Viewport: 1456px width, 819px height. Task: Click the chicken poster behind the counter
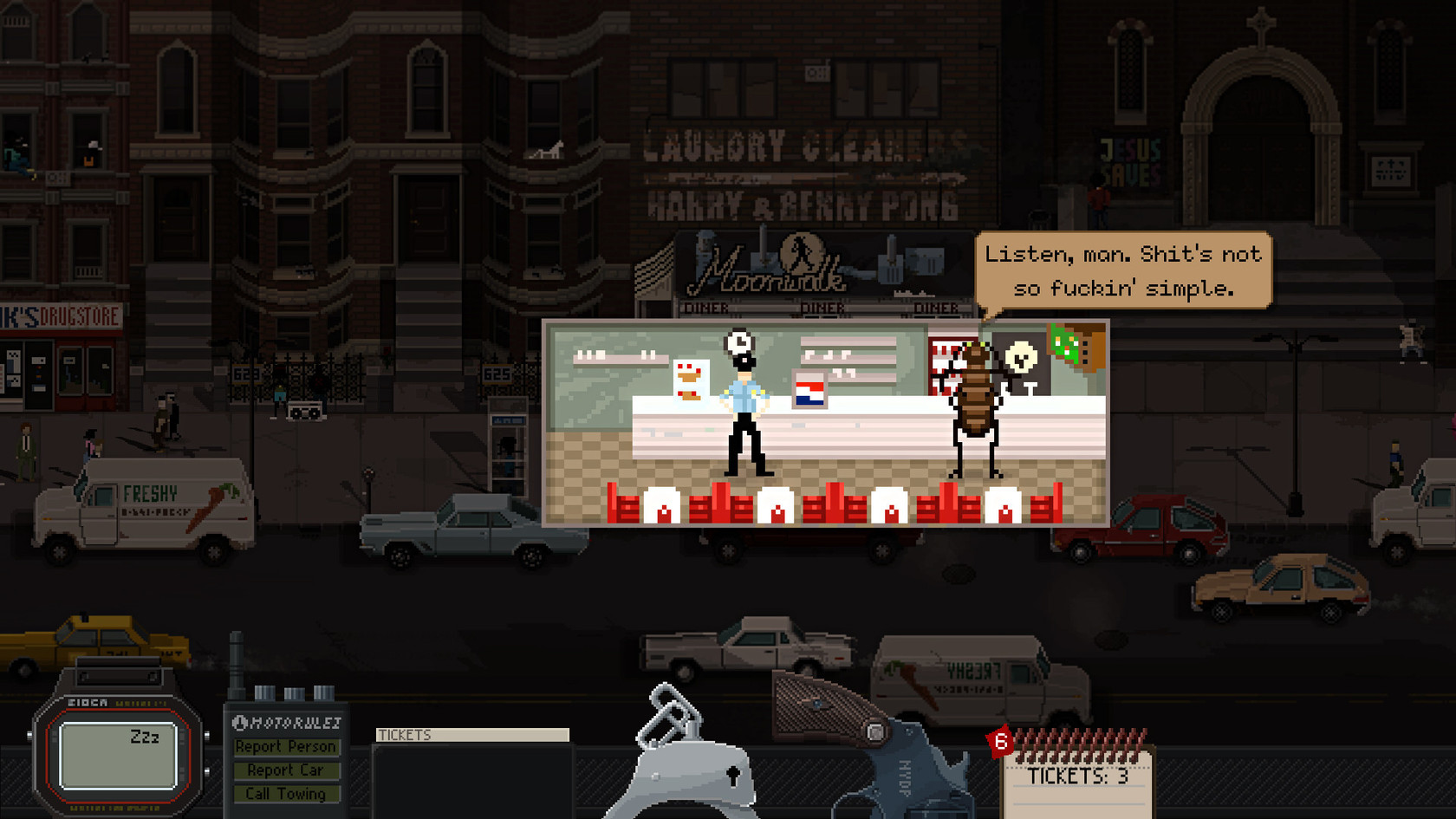pos(692,381)
